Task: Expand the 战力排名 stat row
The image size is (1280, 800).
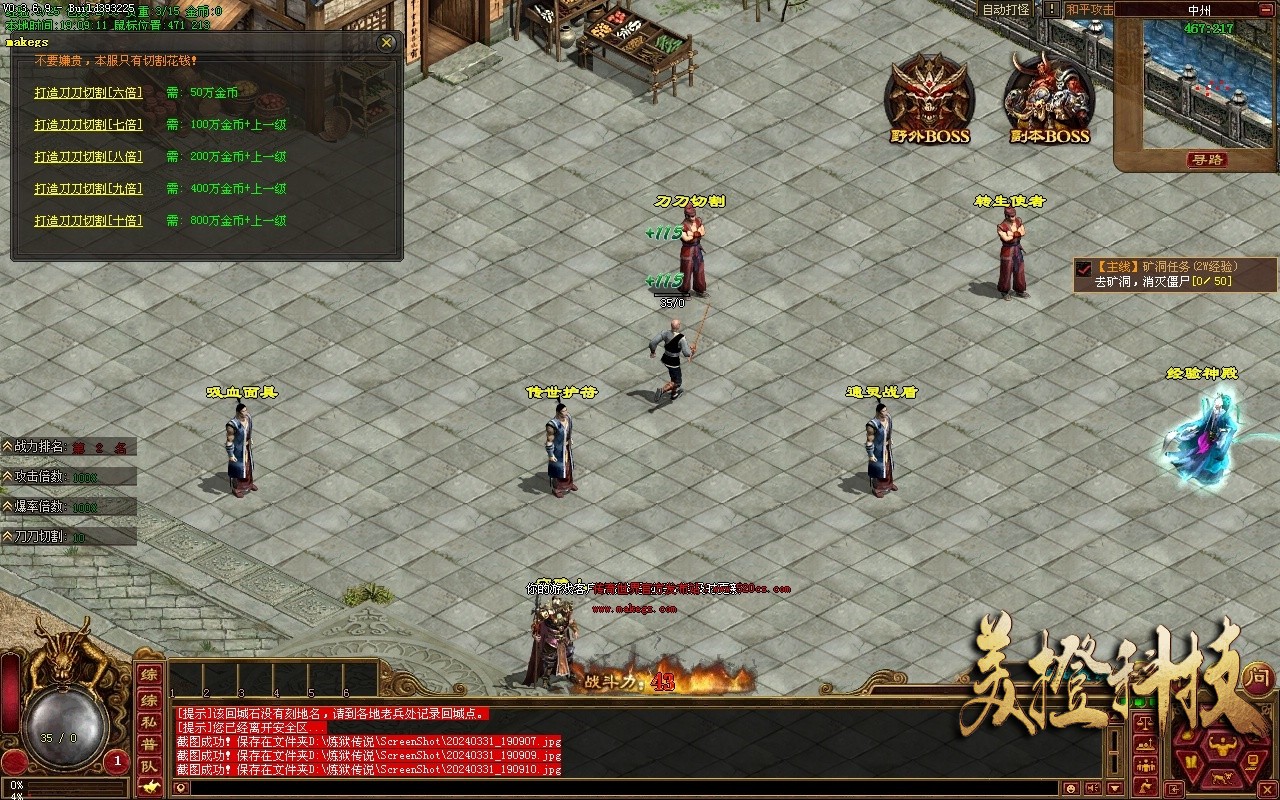Action: click(7, 447)
